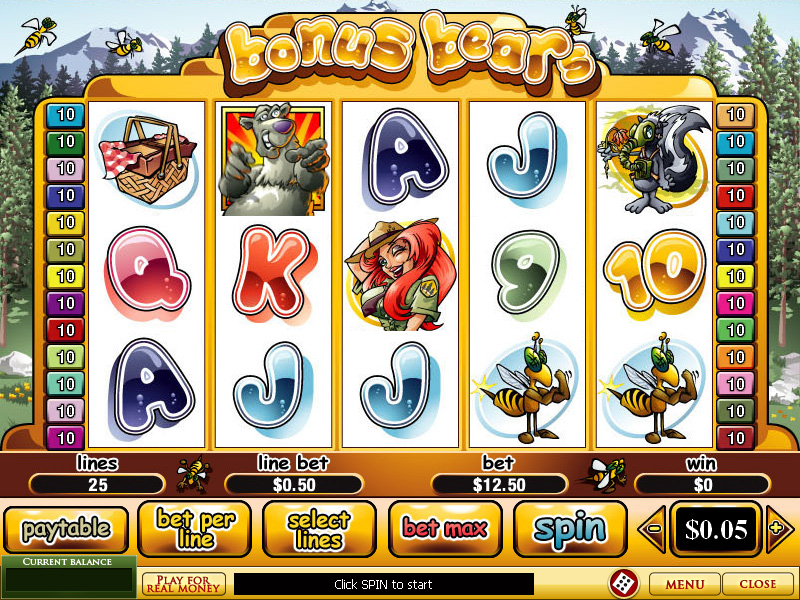Choose the select lines button

(x=319, y=529)
